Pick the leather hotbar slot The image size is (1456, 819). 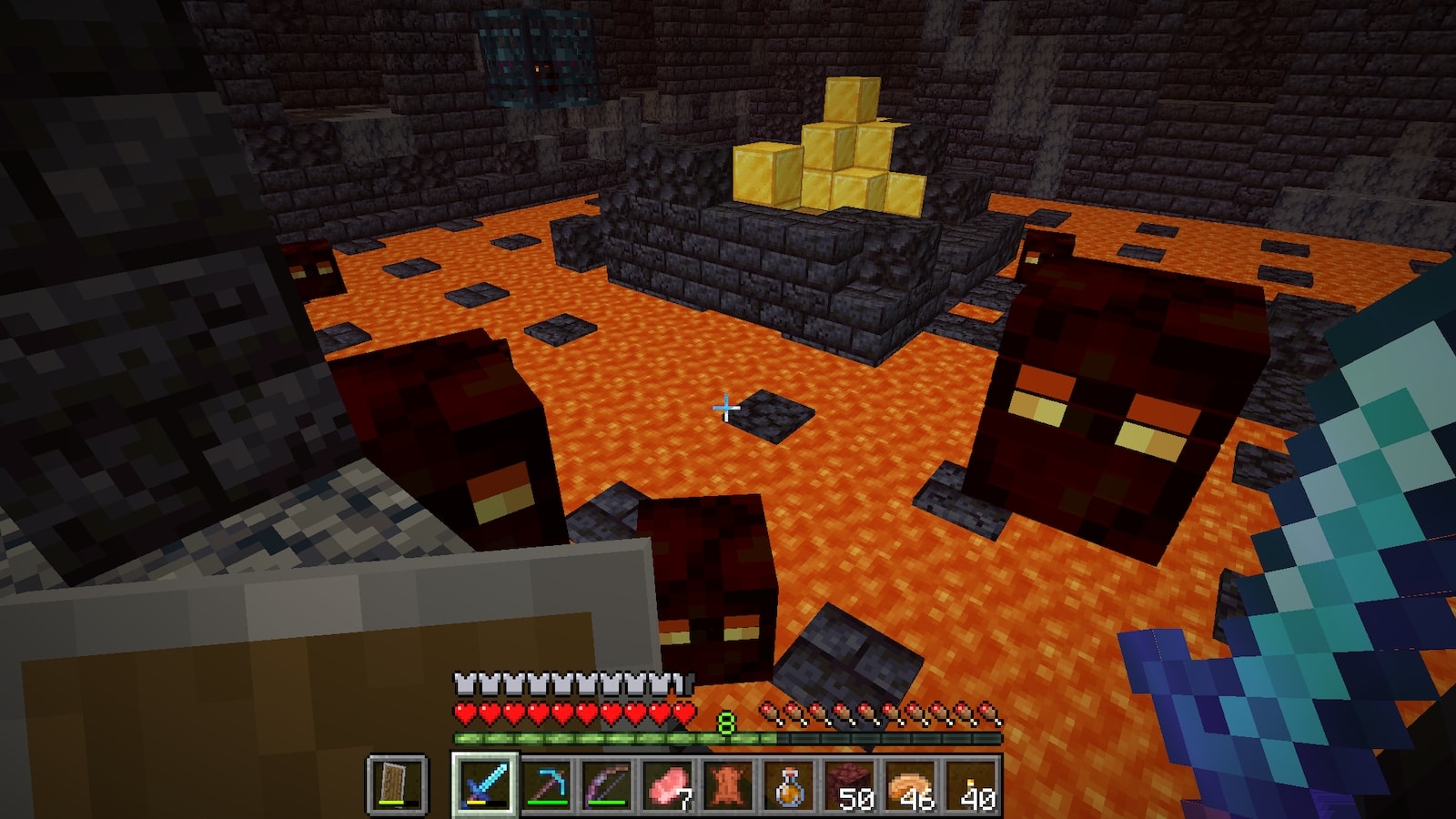coord(729,784)
